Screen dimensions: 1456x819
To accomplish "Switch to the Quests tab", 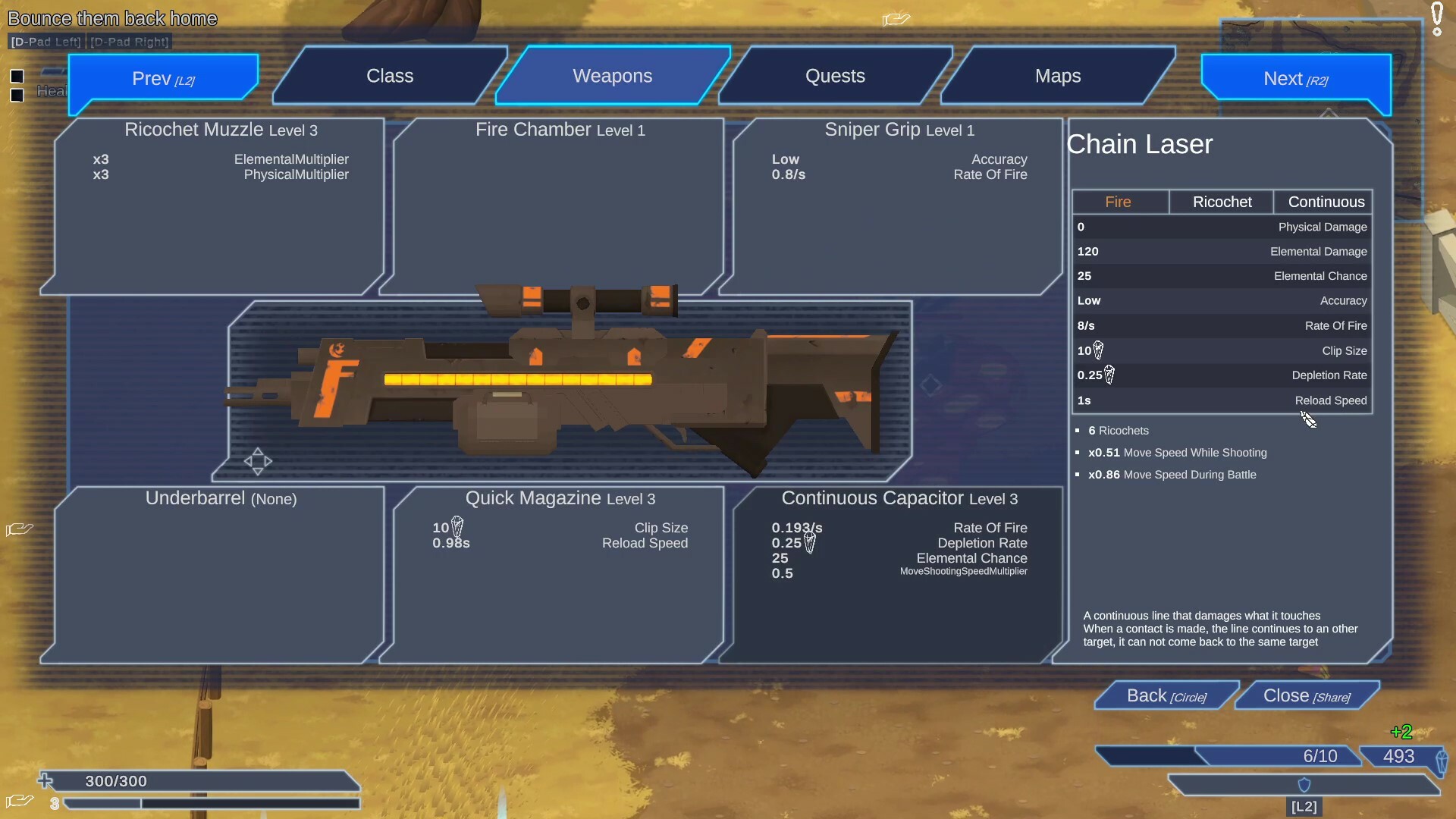I will click(834, 75).
